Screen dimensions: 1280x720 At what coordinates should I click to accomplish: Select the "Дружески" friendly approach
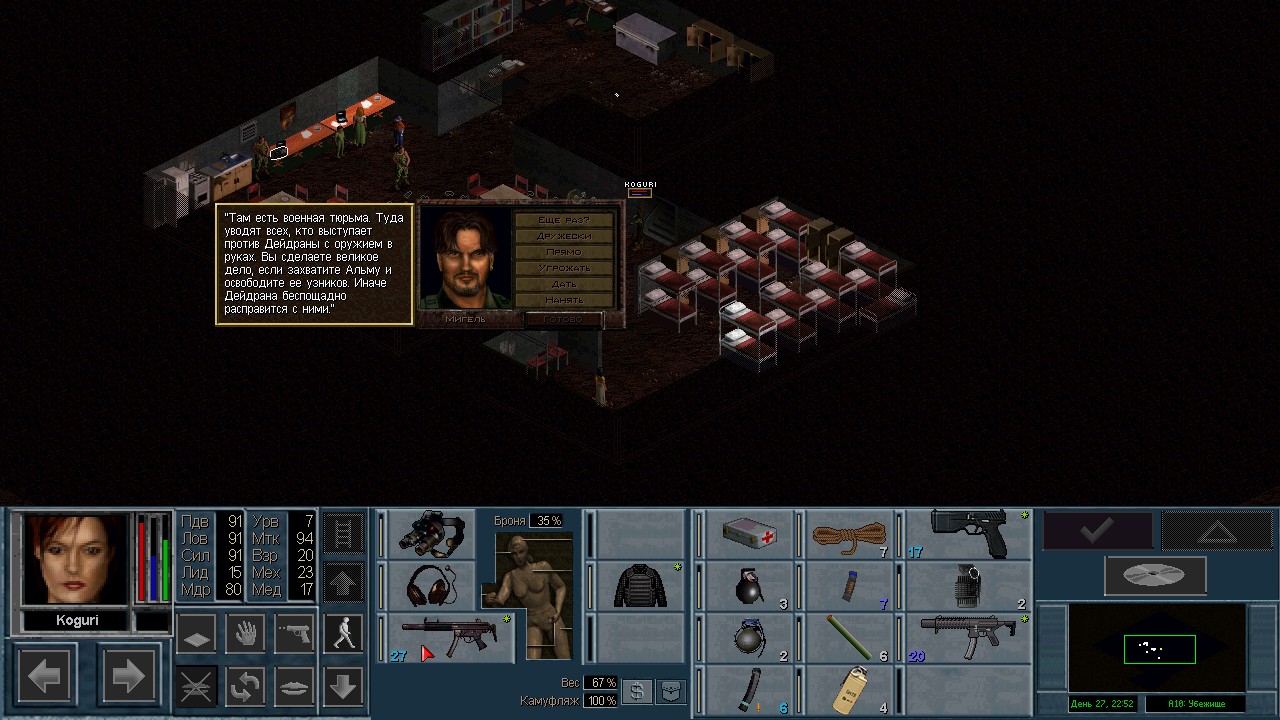565,236
